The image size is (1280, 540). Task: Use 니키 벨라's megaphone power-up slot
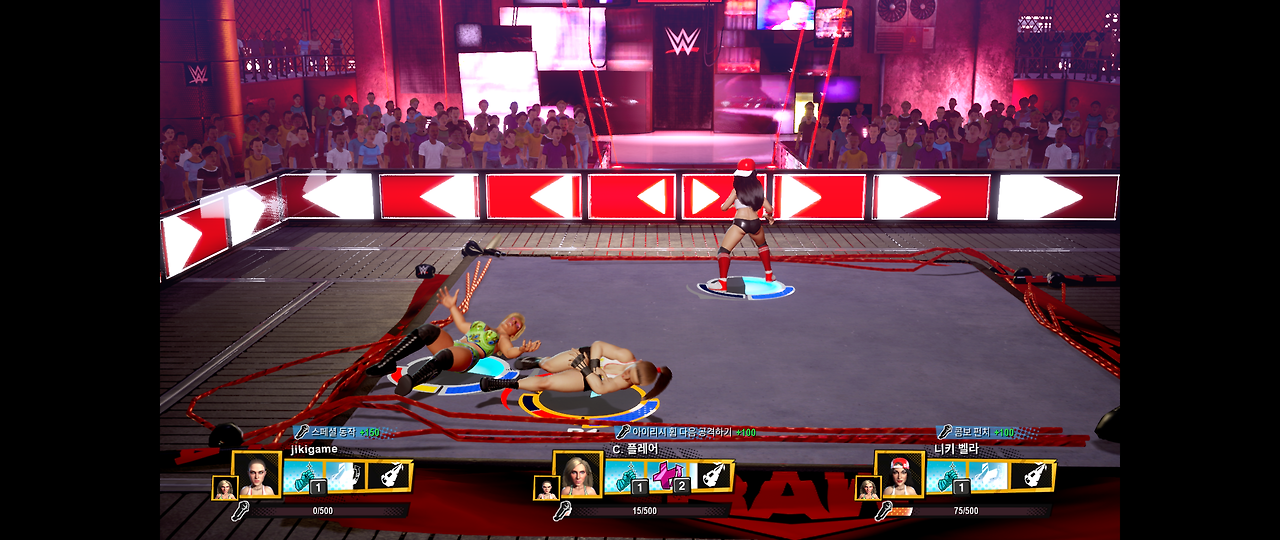pos(1033,476)
